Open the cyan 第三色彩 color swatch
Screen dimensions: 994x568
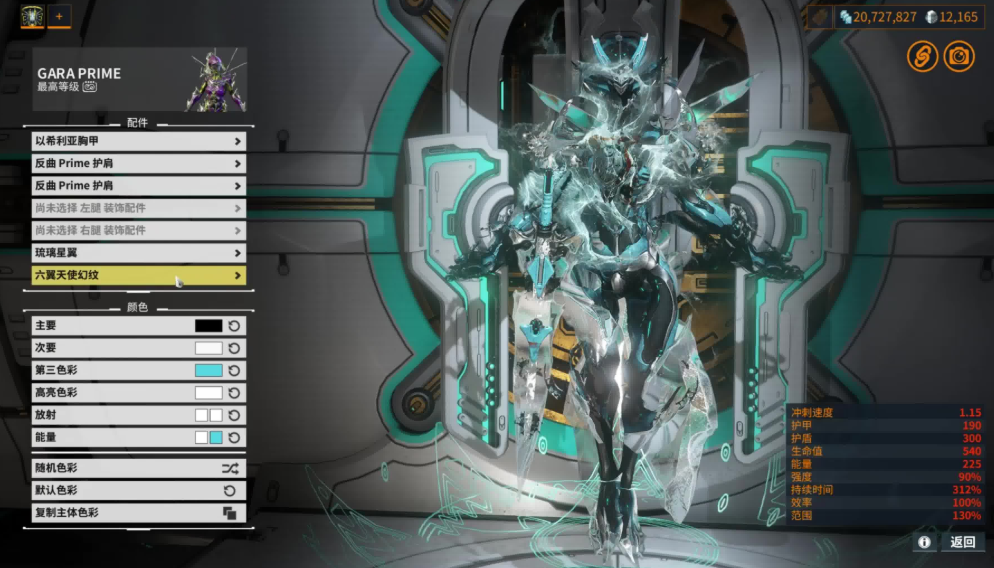coord(208,370)
